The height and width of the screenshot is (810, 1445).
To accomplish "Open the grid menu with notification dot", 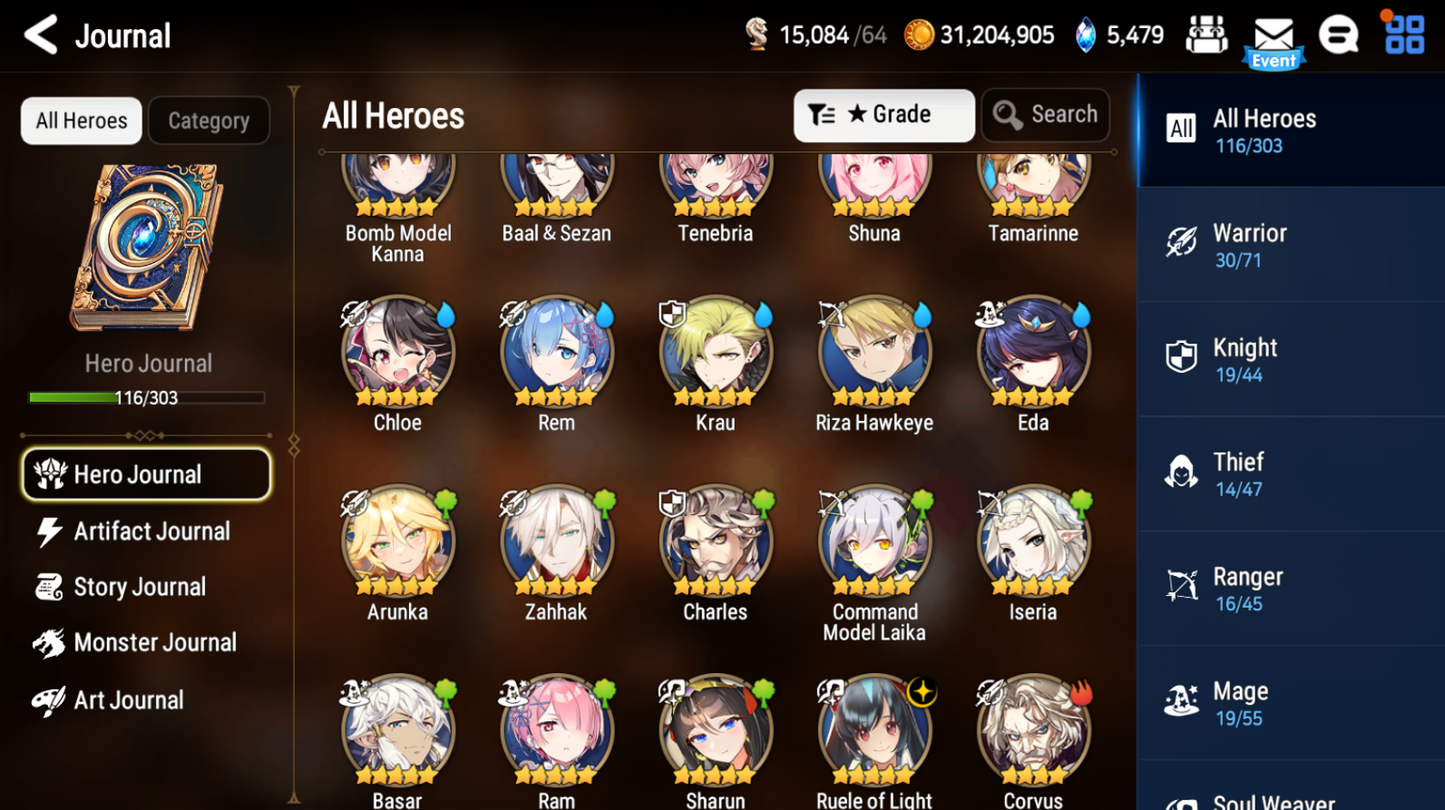I will [1404, 35].
